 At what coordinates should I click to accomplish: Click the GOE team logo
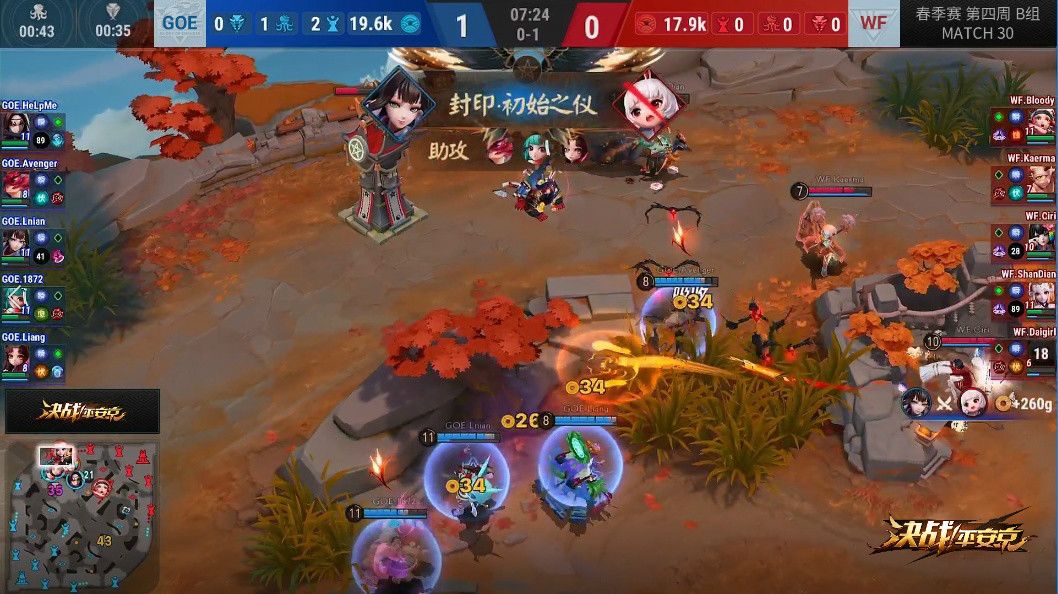pyautogui.click(x=180, y=23)
